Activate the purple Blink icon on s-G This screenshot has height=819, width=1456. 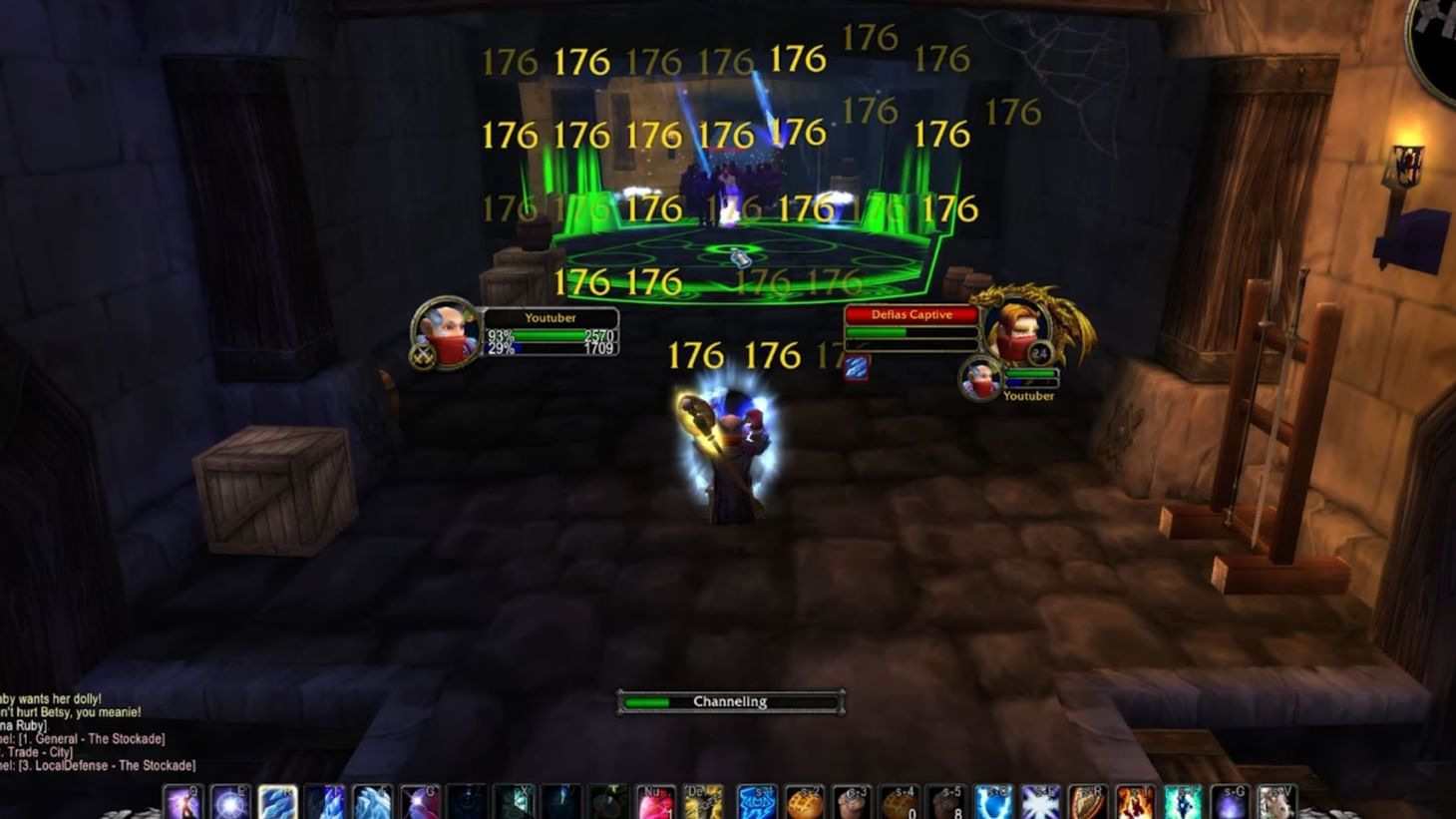pyautogui.click(x=1231, y=803)
